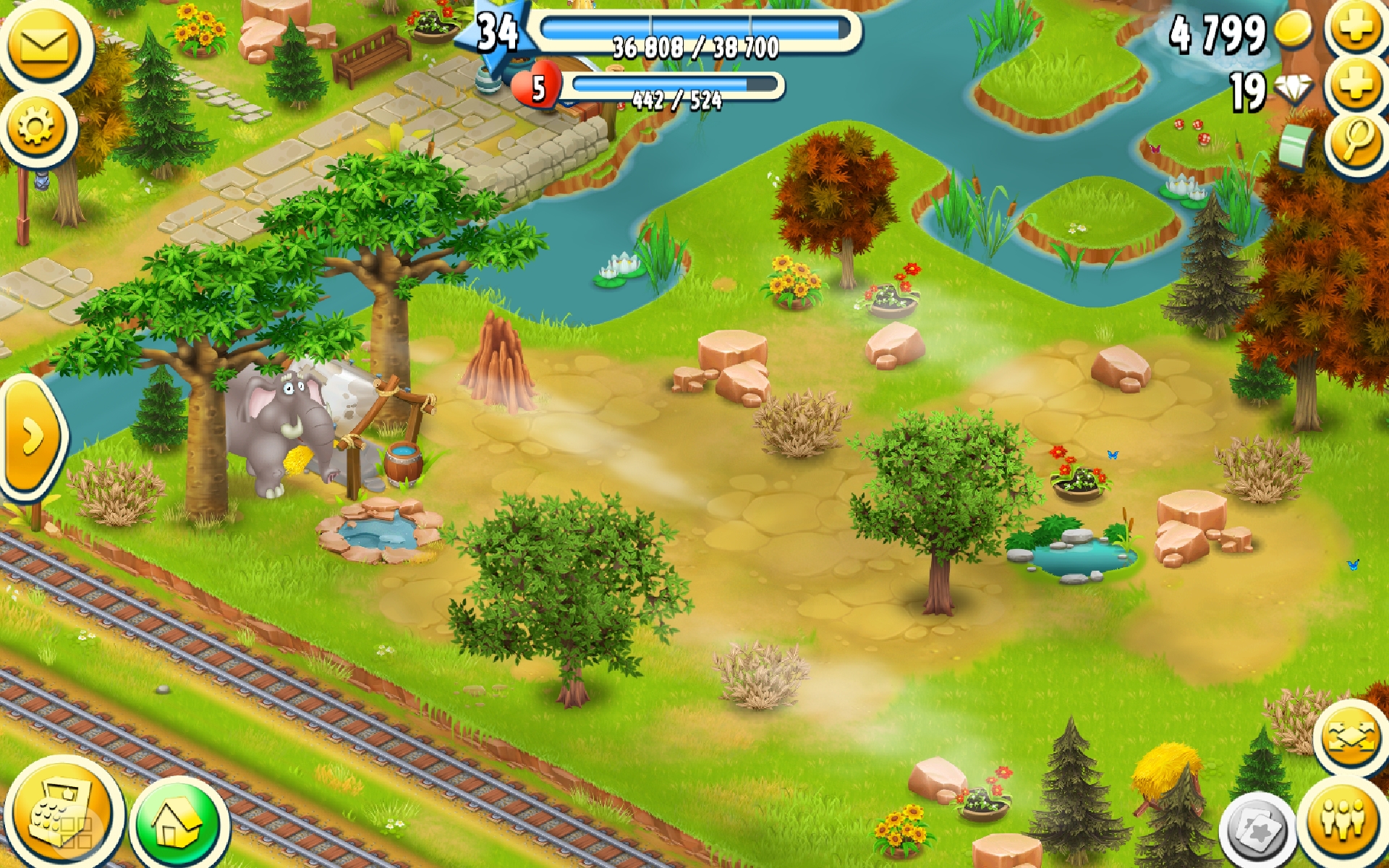The height and width of the screenshot is (868, 1389).
Task: Tap the level 34 star icon
Action: 498,33
